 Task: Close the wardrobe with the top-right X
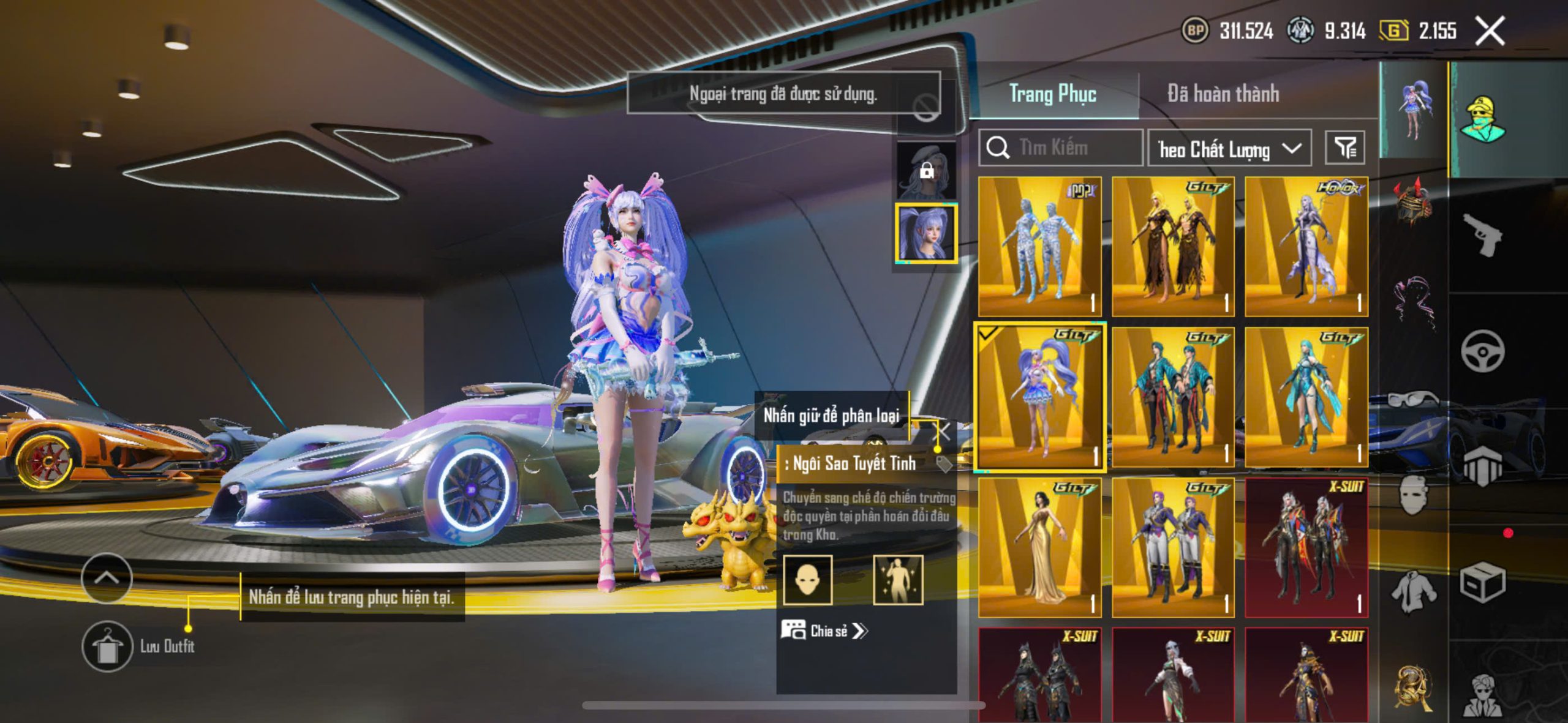[x=1490, y=31]
